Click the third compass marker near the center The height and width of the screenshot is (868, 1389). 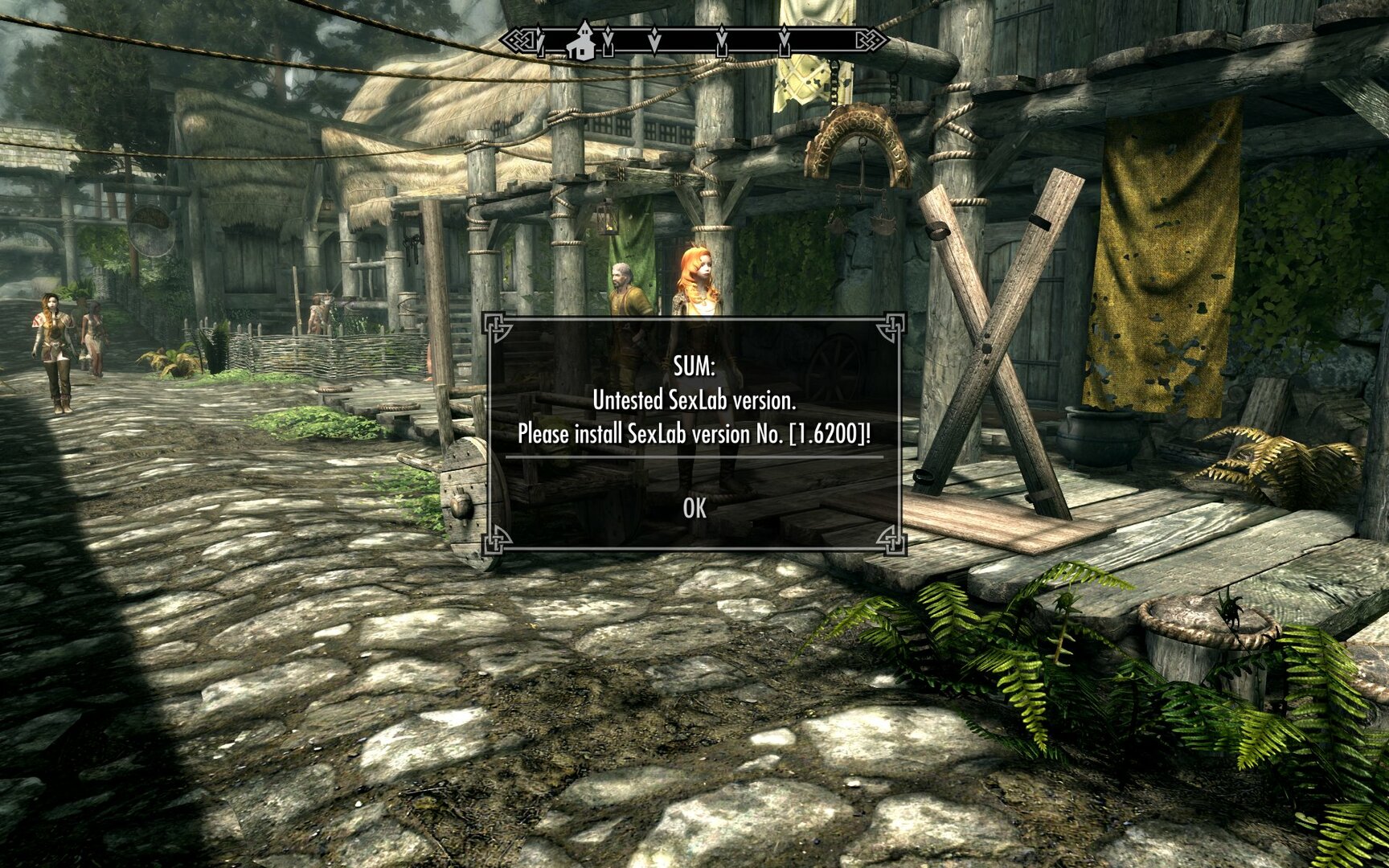coord(722,40)
